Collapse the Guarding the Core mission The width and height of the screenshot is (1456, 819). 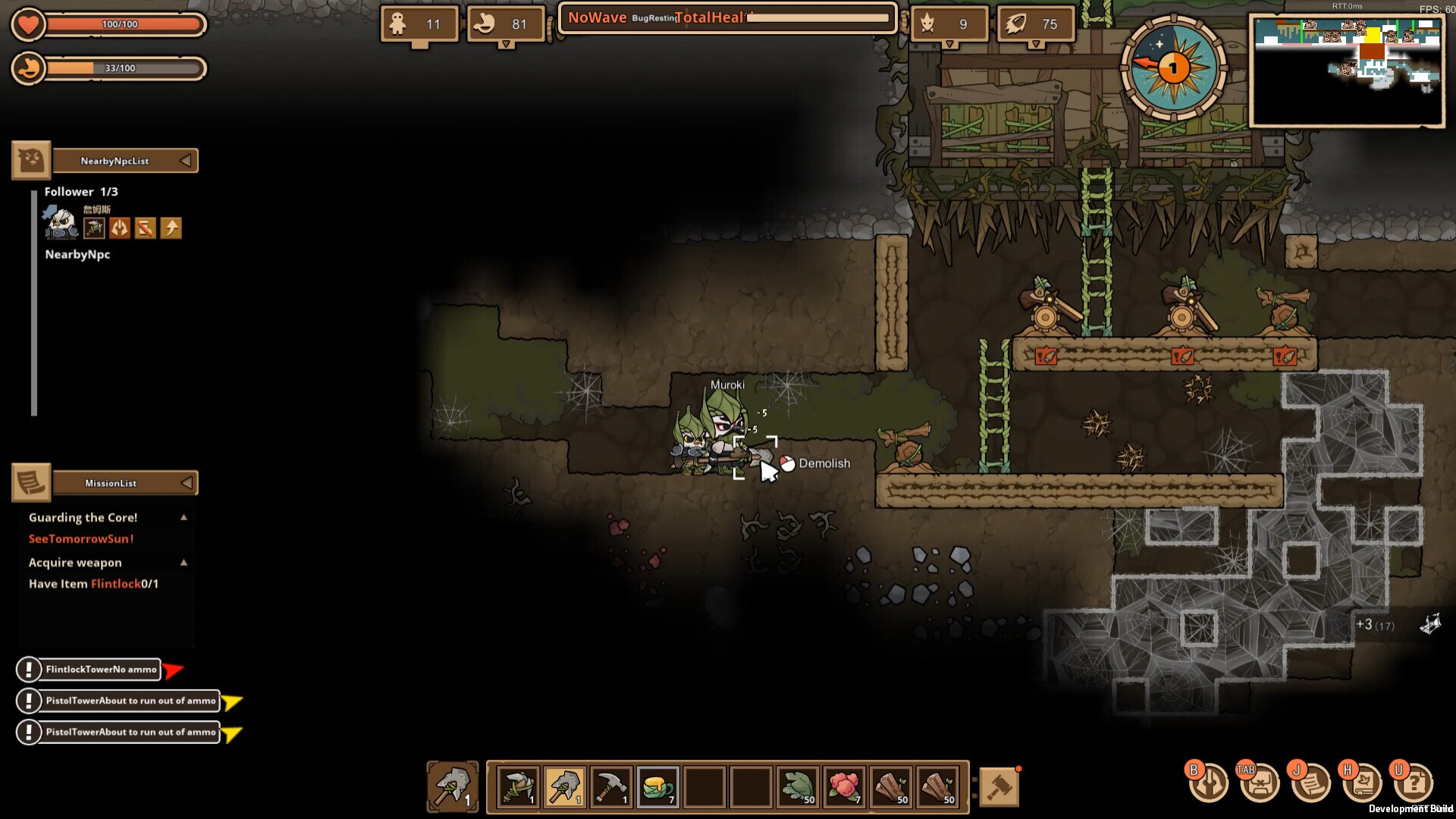(x=184, y=517)
